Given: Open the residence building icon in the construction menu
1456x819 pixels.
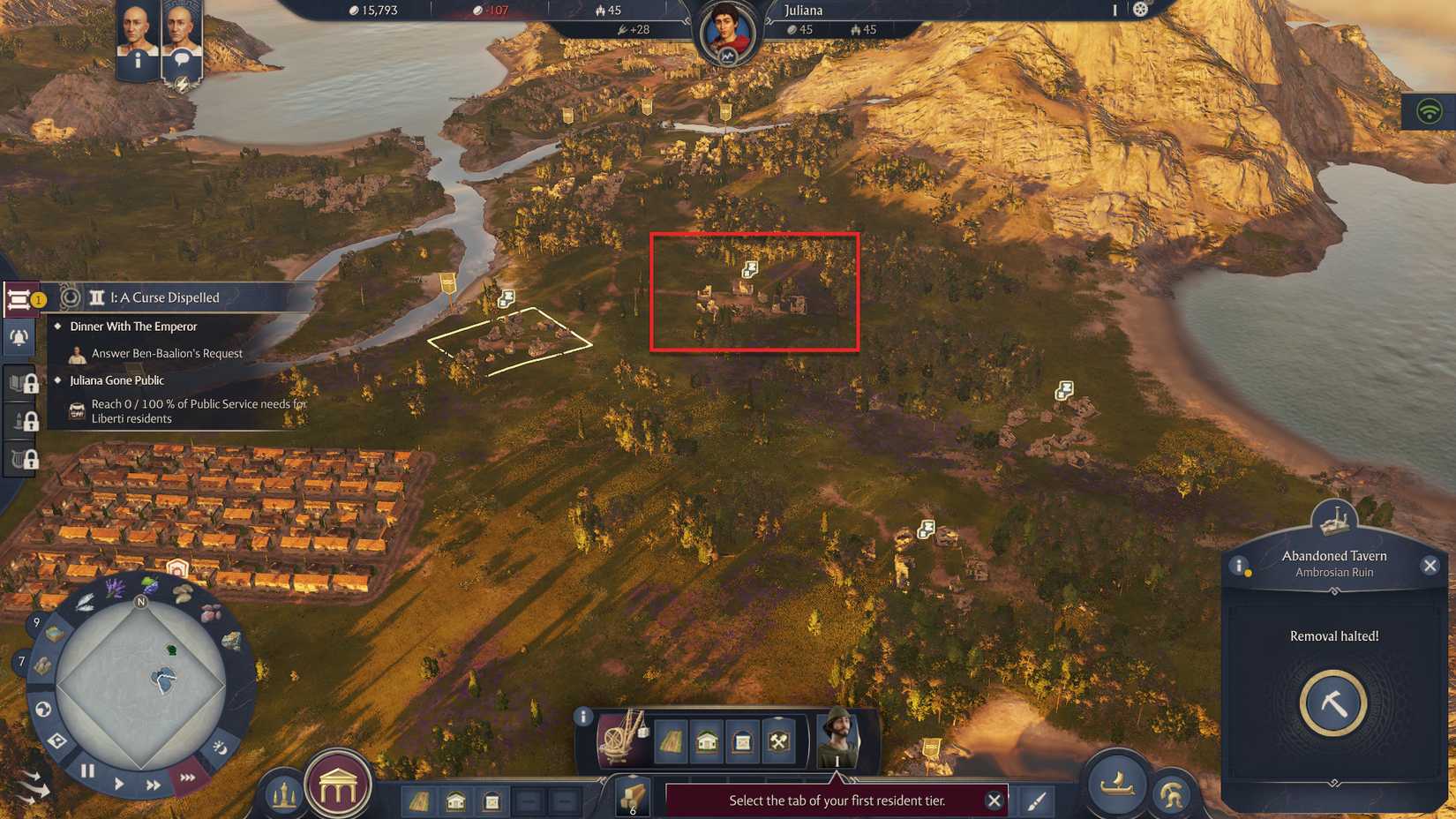Looking at the screenshot, I should (x=706, y=741).
